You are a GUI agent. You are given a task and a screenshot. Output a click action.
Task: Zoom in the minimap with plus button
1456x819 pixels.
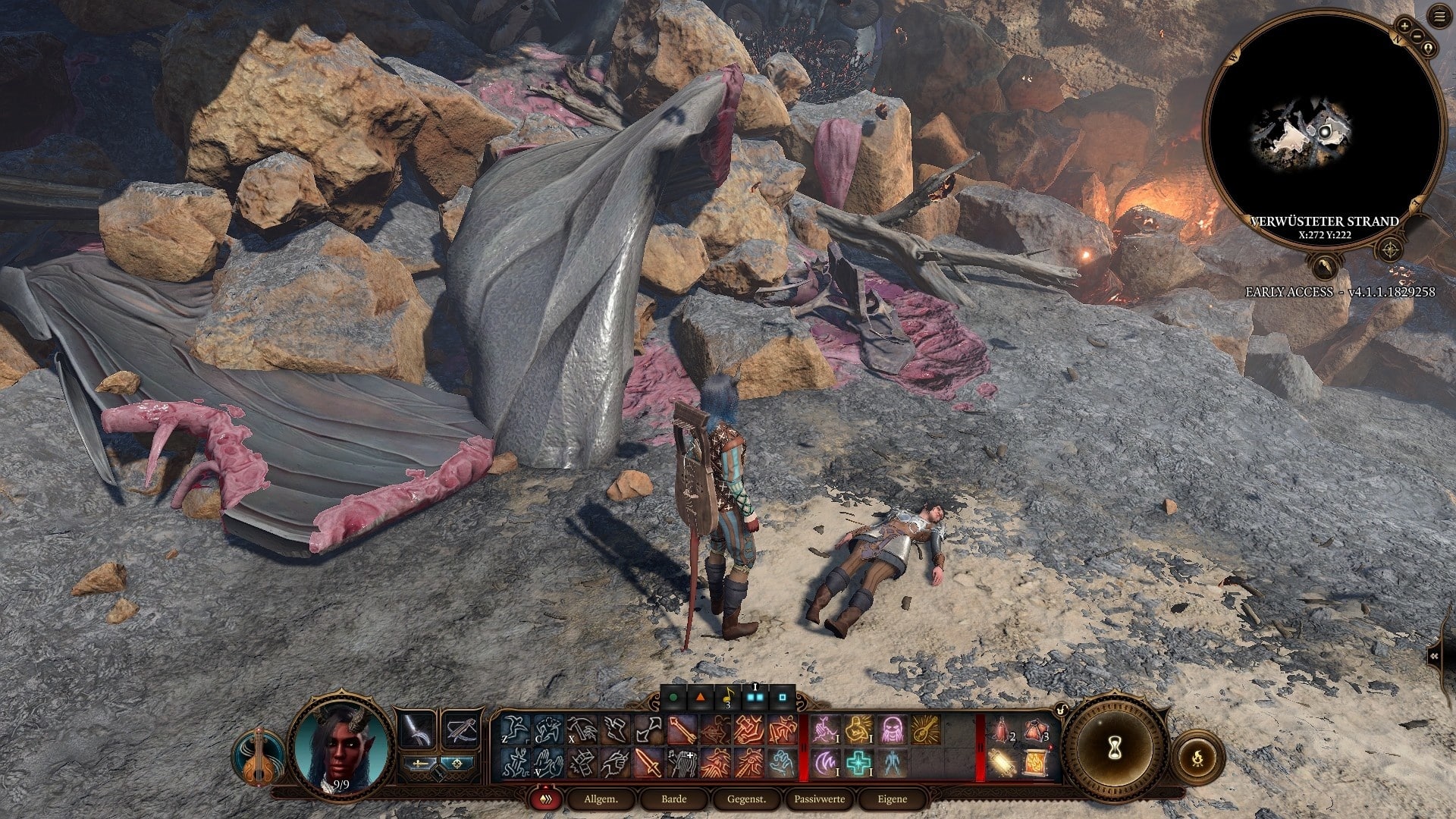[1404, 26]
